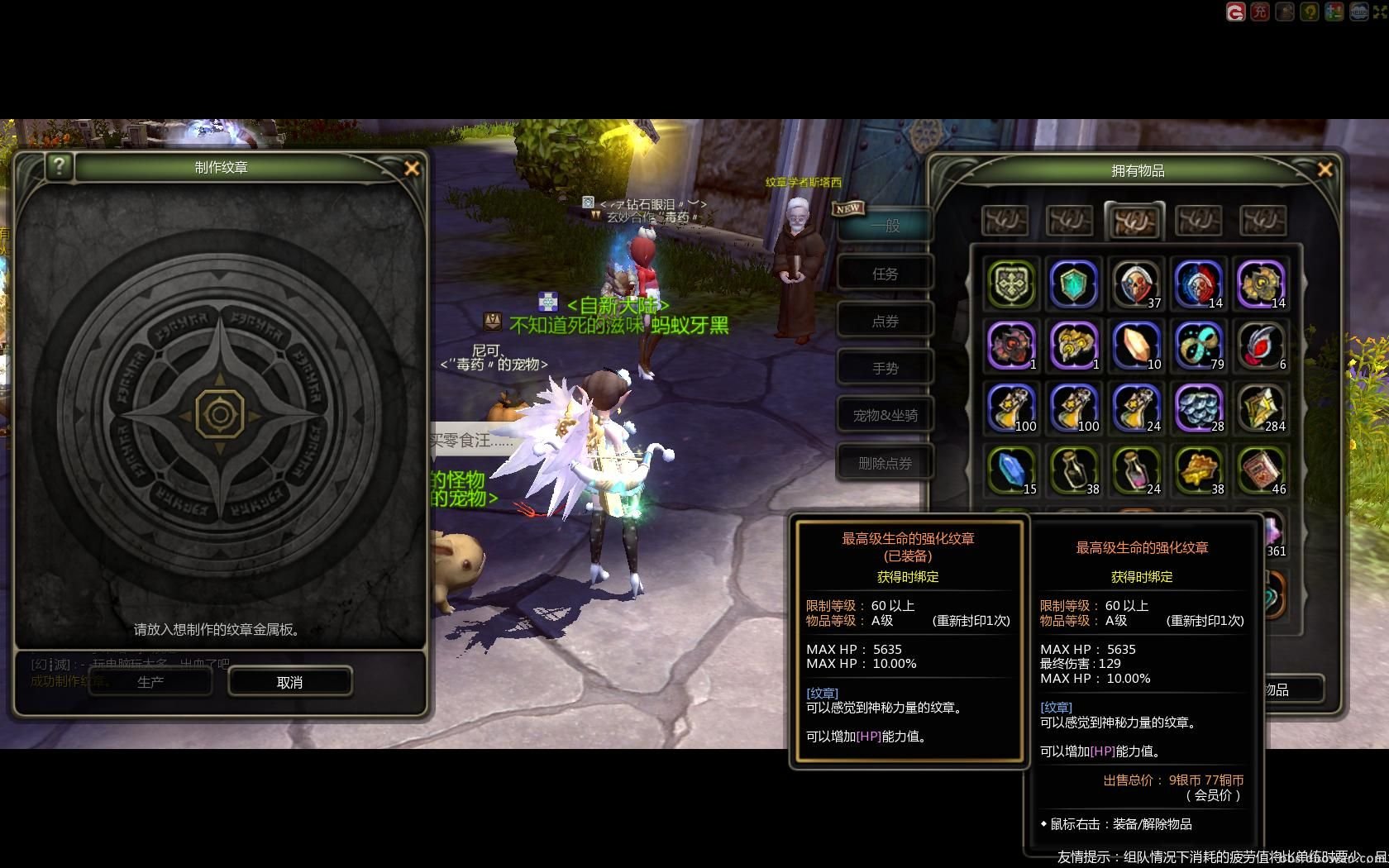1389x868 pixels.
Task: Select the 删除点券 tab
Action: click(x=885, y=463)
